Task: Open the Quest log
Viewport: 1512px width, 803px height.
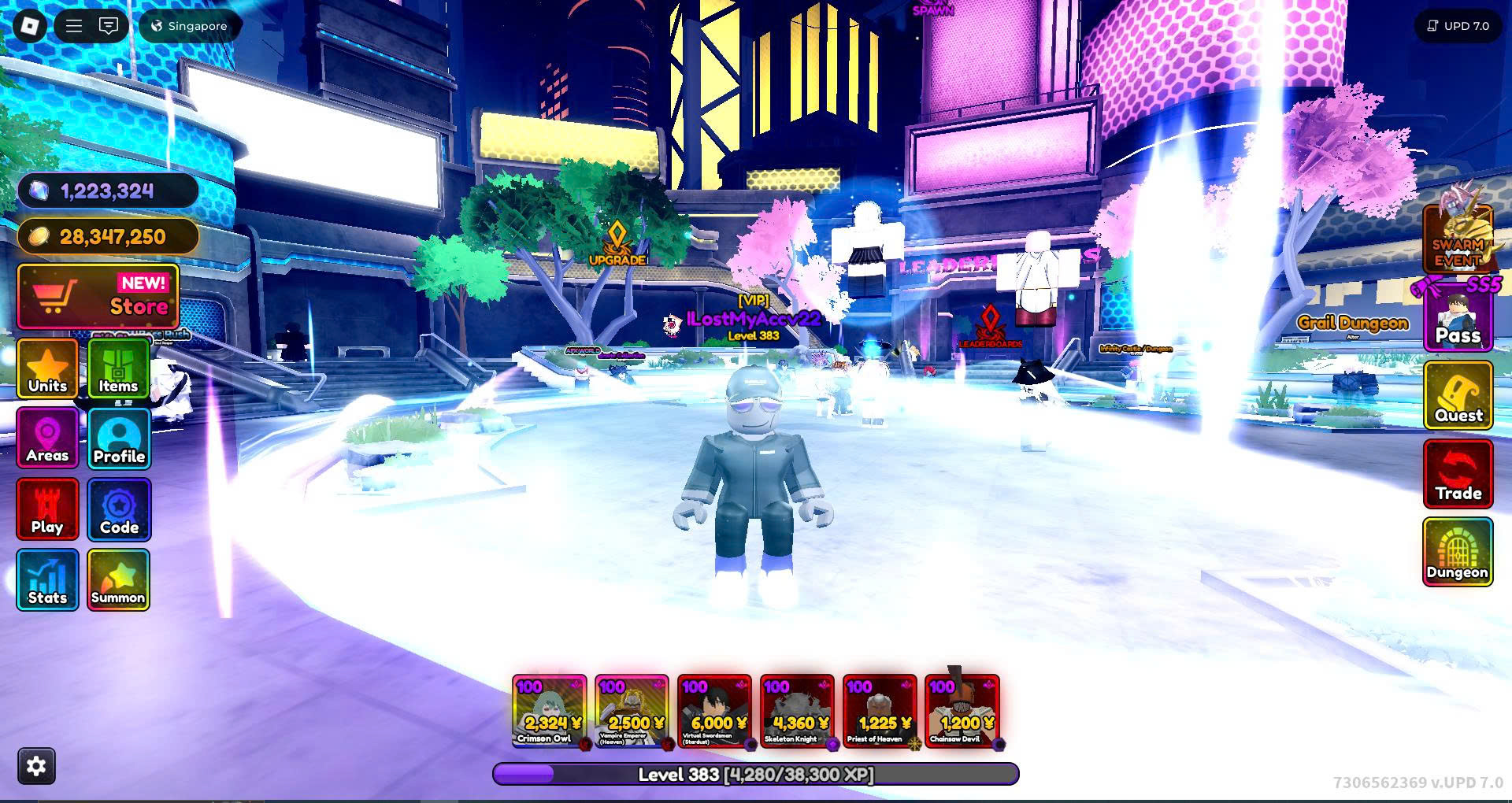Action: coord(1458,395)
